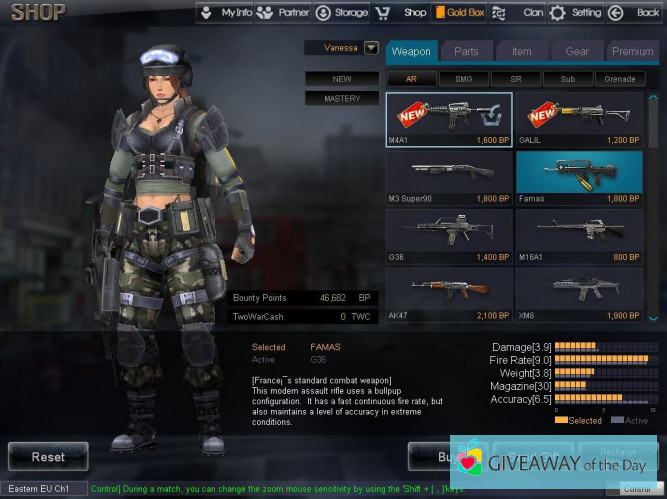
Task: Switch to the Parts tab
Action: click(466, 51)
